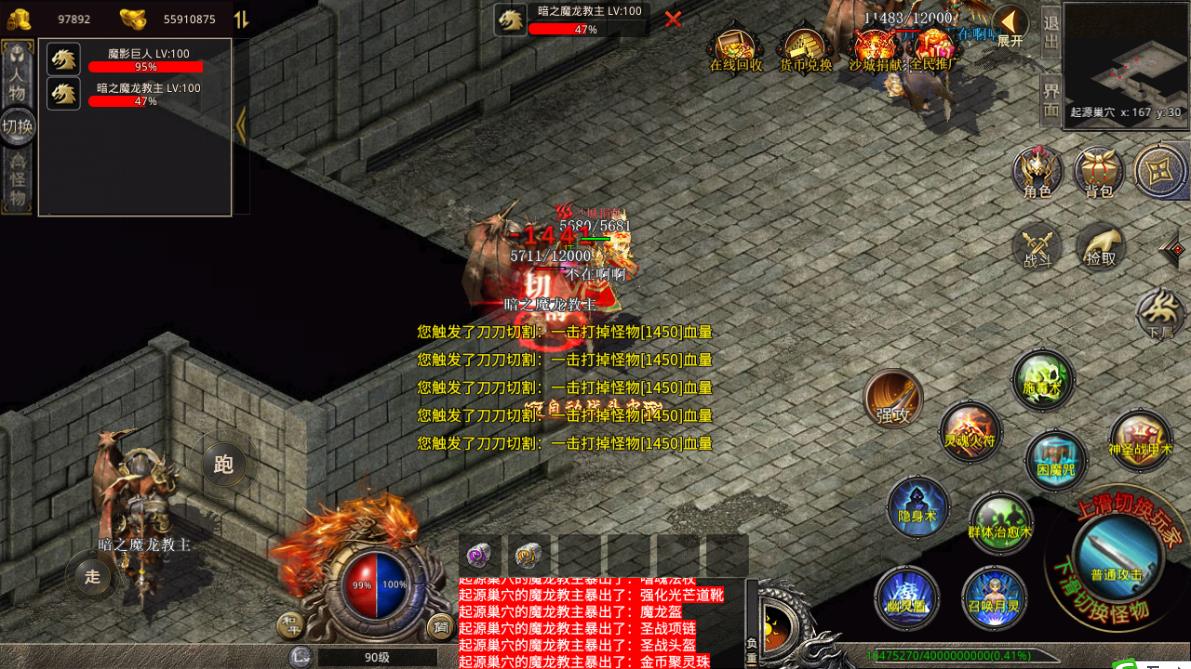Cast the 施毒术 poison skill
Screen dimensions: 1191x669
(x=1042, y=380)
